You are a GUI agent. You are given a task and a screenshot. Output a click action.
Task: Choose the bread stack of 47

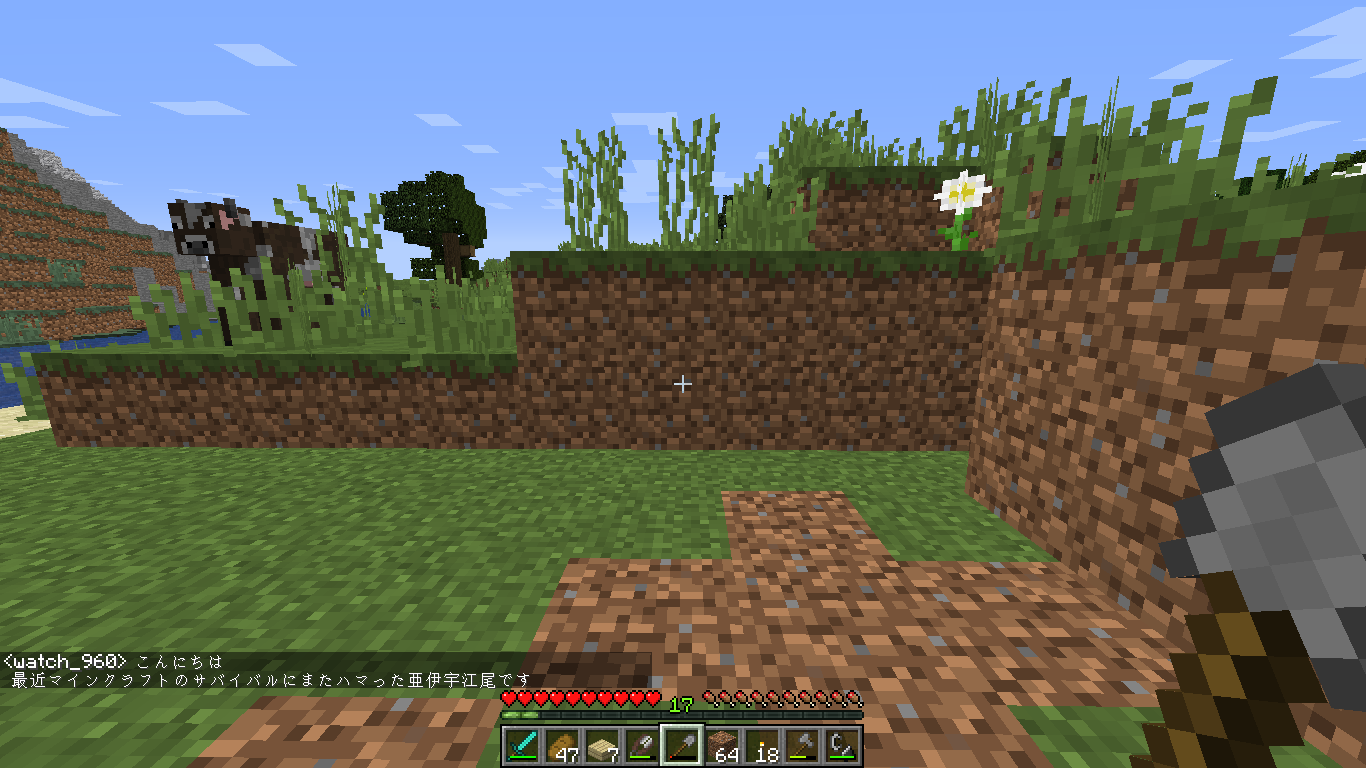click(x=563, y=745)
